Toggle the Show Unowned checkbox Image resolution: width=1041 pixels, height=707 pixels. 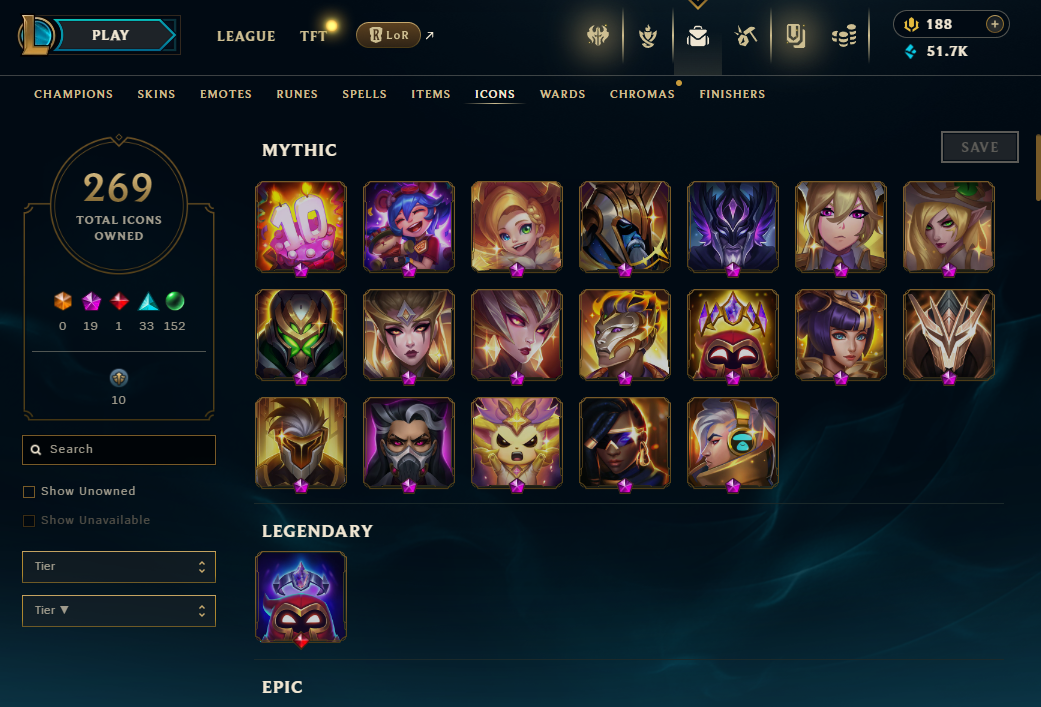[x=29, y=492]
